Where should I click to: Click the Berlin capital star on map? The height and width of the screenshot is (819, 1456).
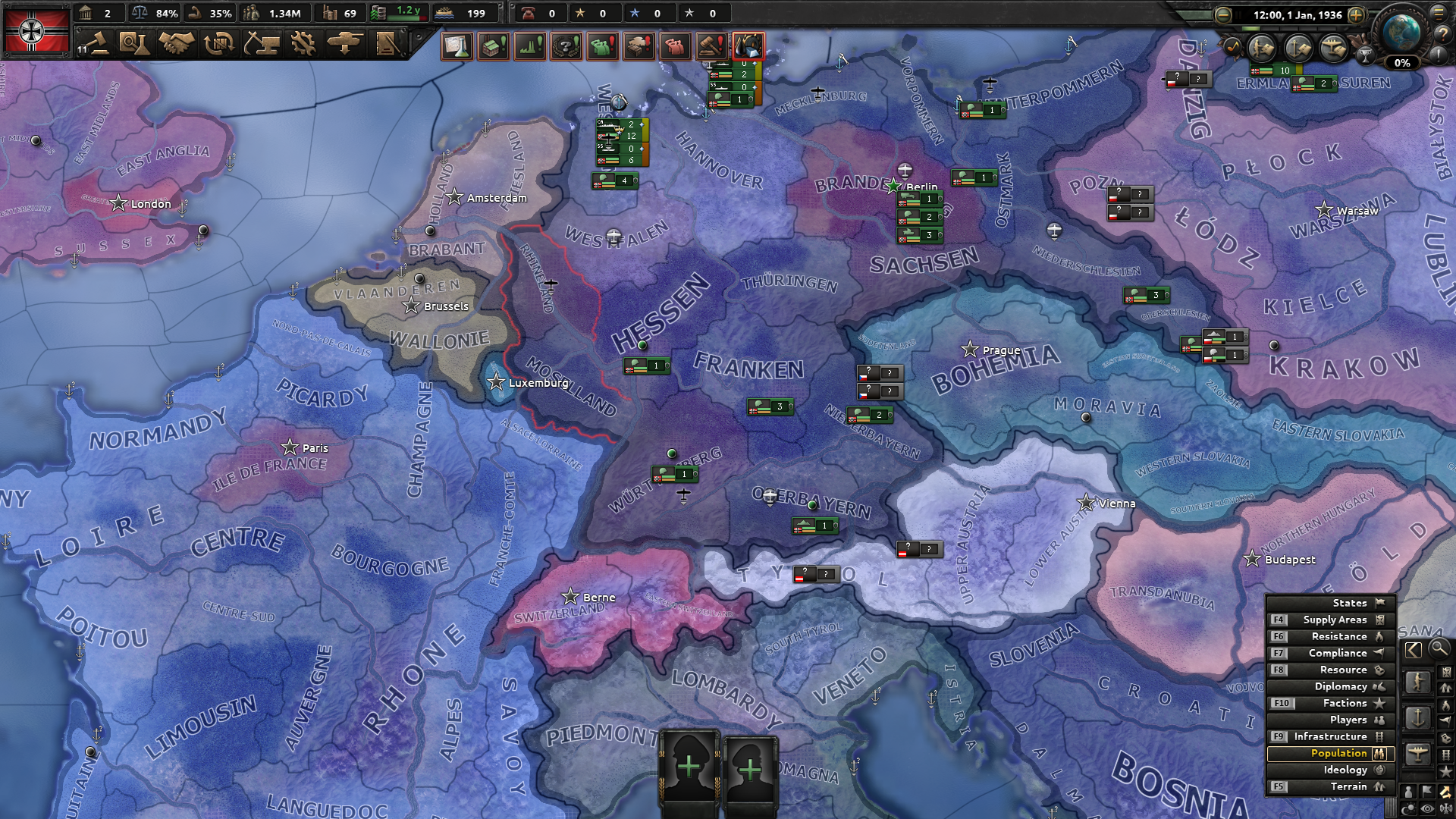coord(894,184)
